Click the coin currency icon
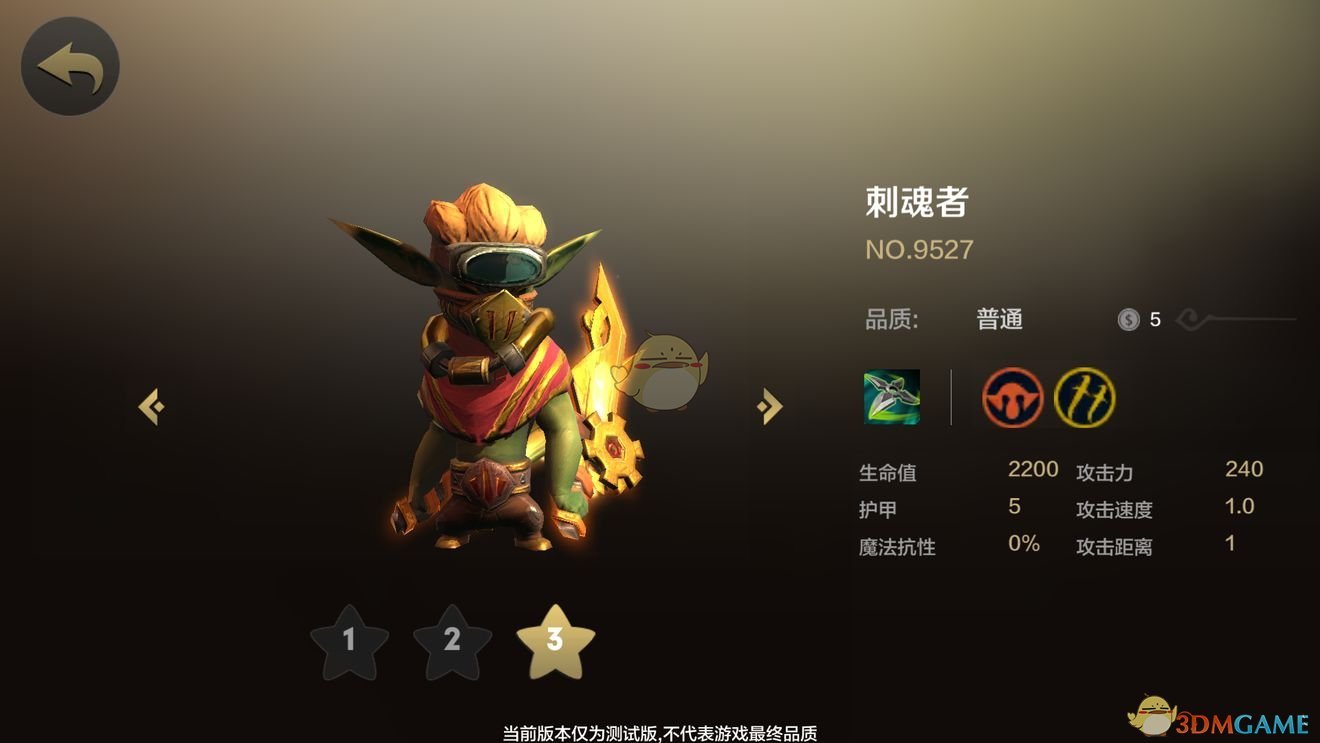This screenshot has height=743, width=1320. pyautogui.click(x=1130, y=319)
